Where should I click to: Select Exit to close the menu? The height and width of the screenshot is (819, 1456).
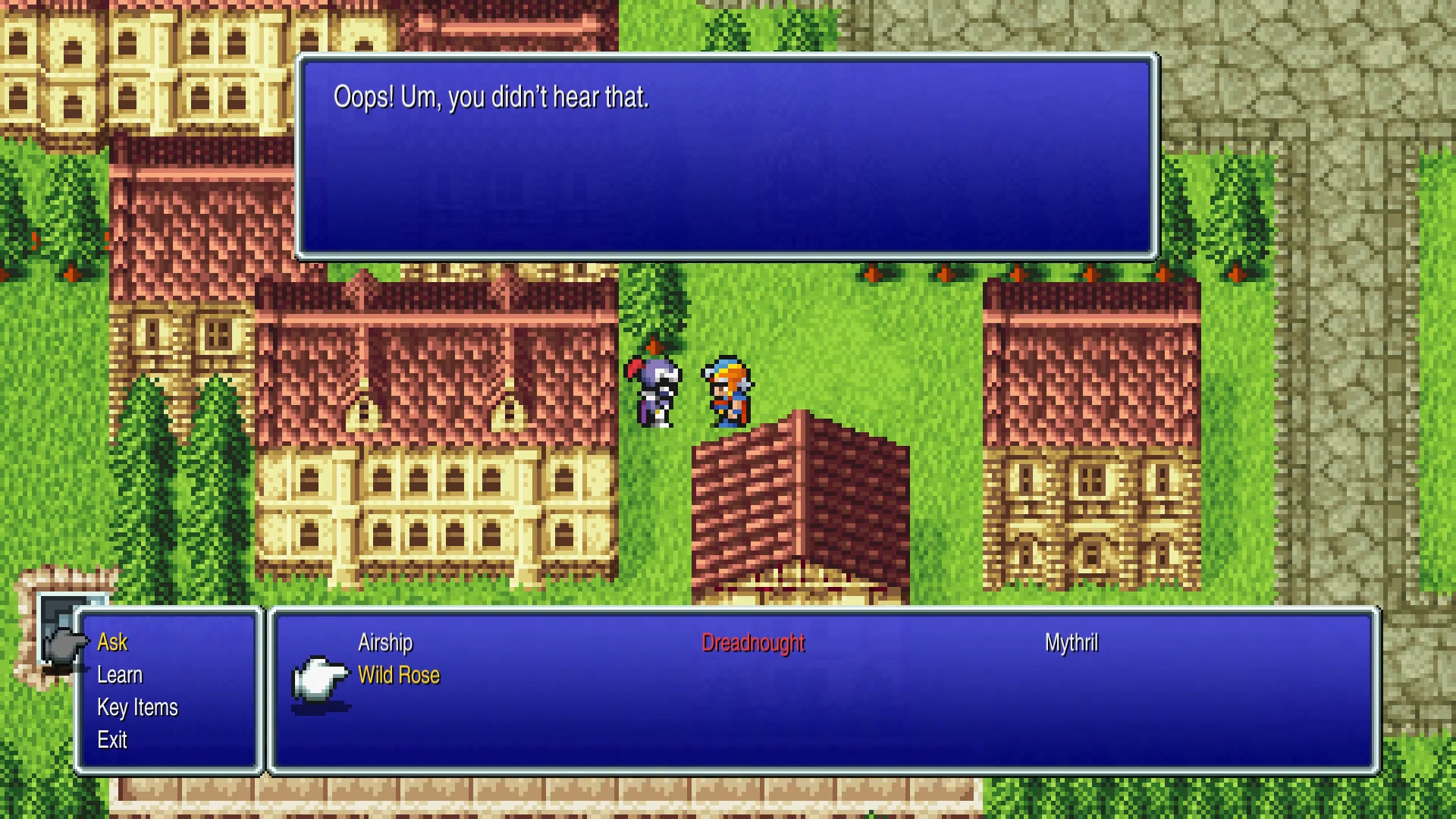tap(112, 739)
